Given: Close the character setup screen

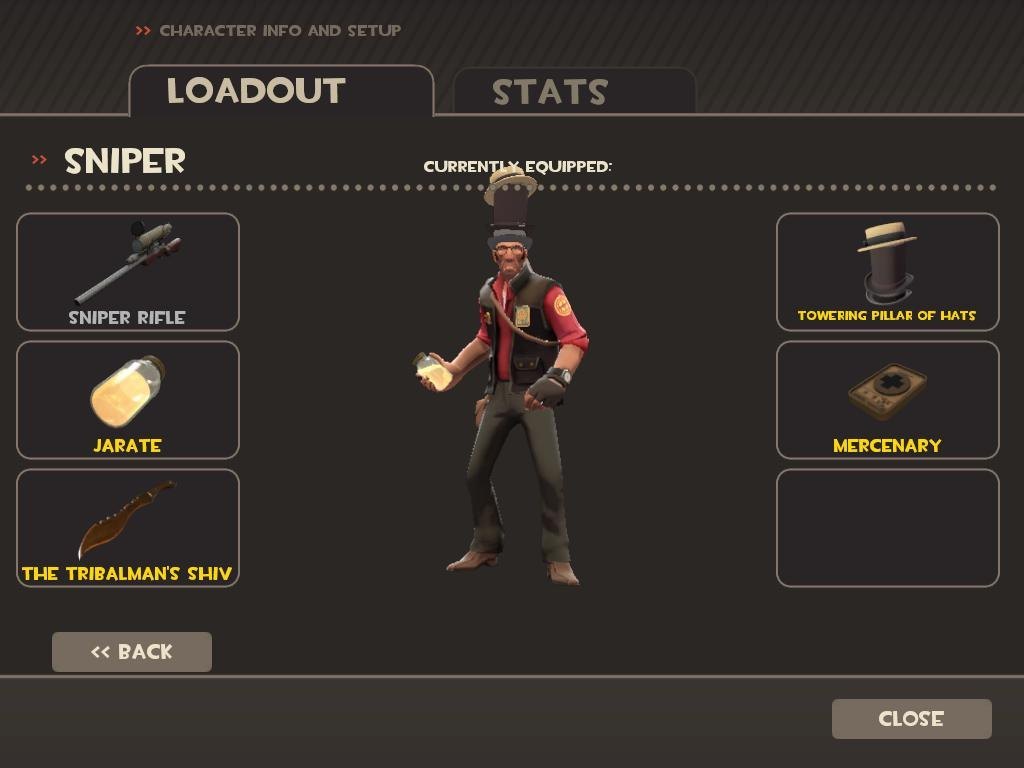Looking at the screenshot, I should pos(911,719).
